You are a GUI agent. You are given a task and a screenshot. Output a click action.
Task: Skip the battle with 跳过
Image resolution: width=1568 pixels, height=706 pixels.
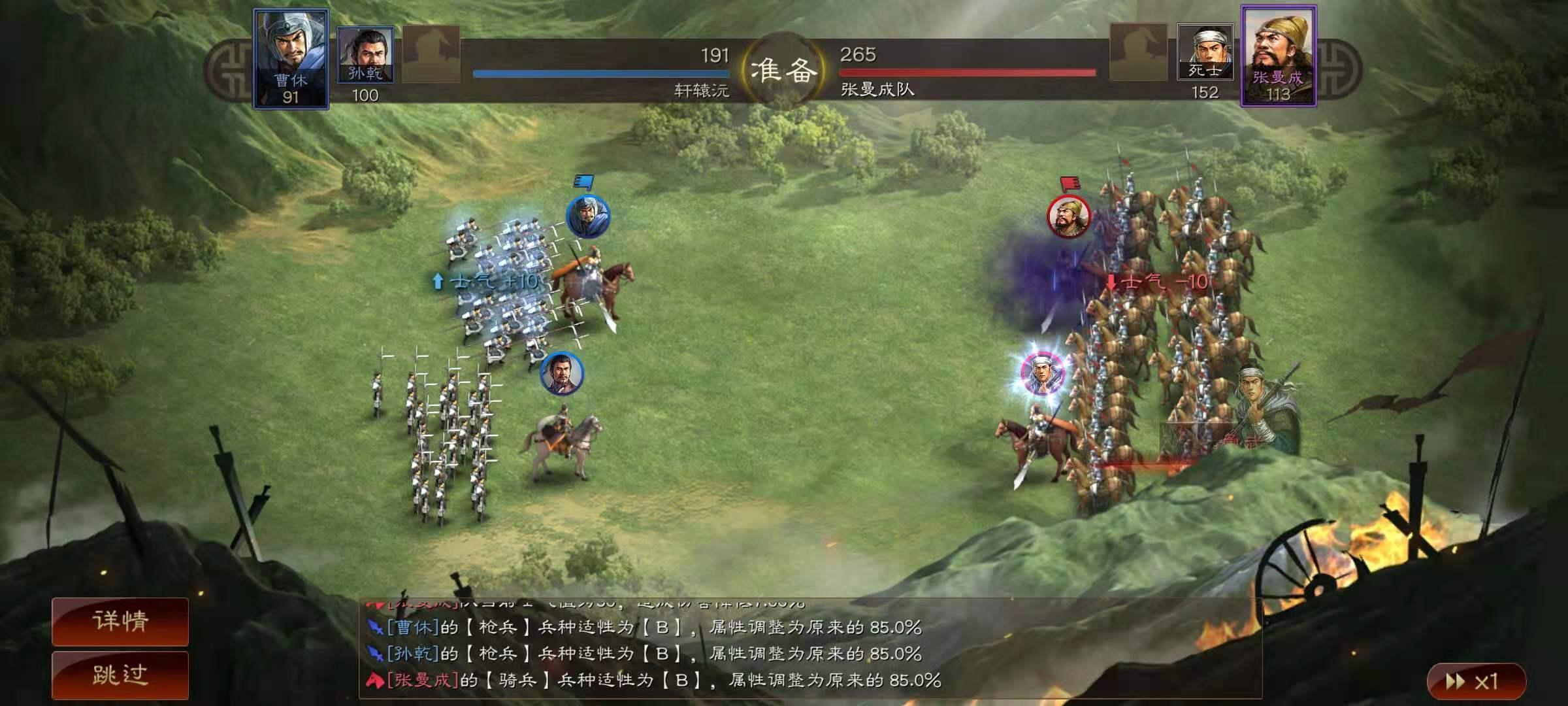coord(120,675)
